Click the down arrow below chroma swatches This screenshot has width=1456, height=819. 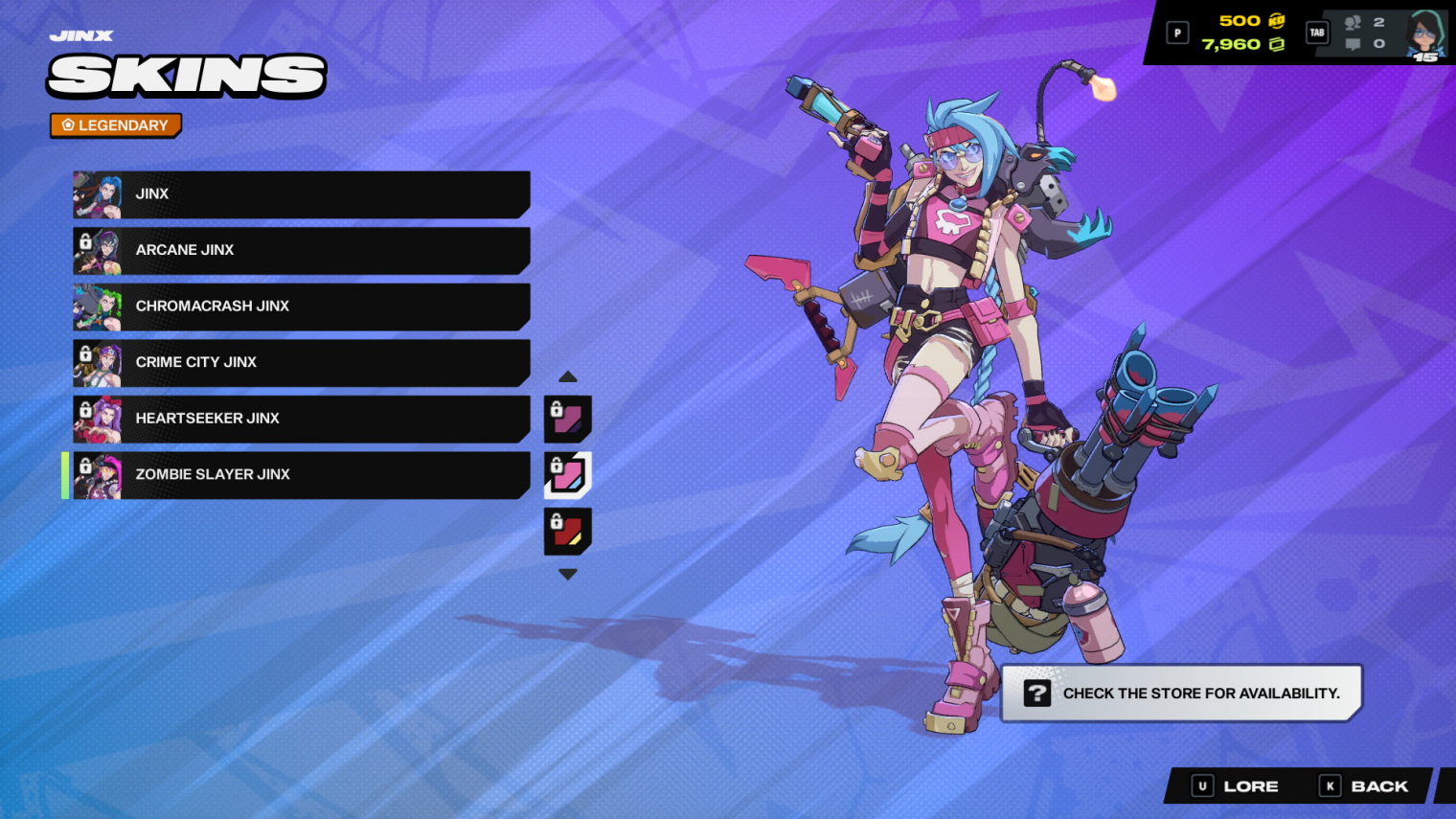(568, 575)
